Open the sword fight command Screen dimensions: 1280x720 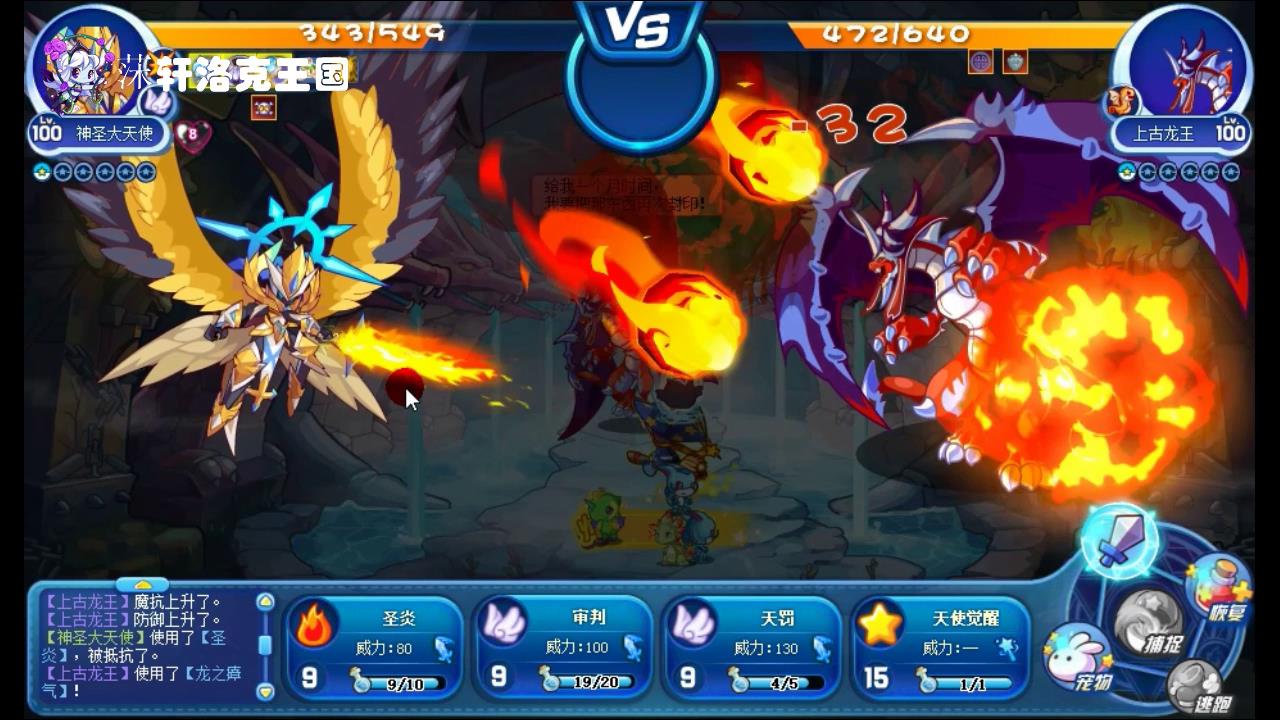1119,541
